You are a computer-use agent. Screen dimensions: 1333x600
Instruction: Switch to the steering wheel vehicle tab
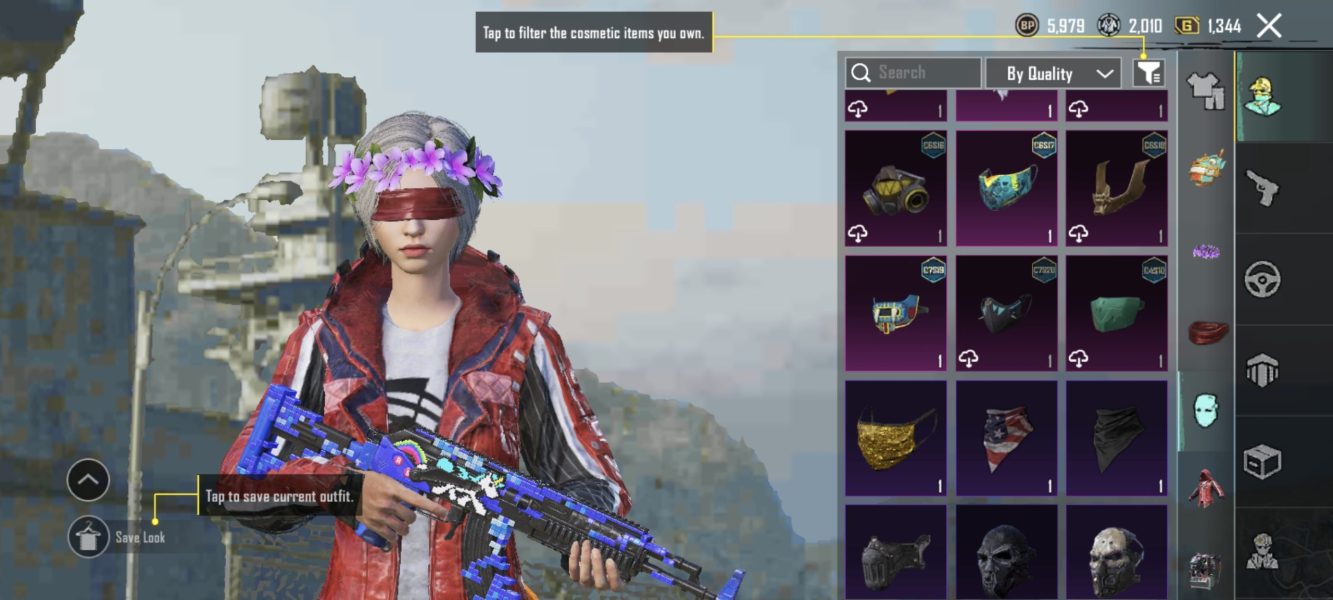click(1262, 279)
